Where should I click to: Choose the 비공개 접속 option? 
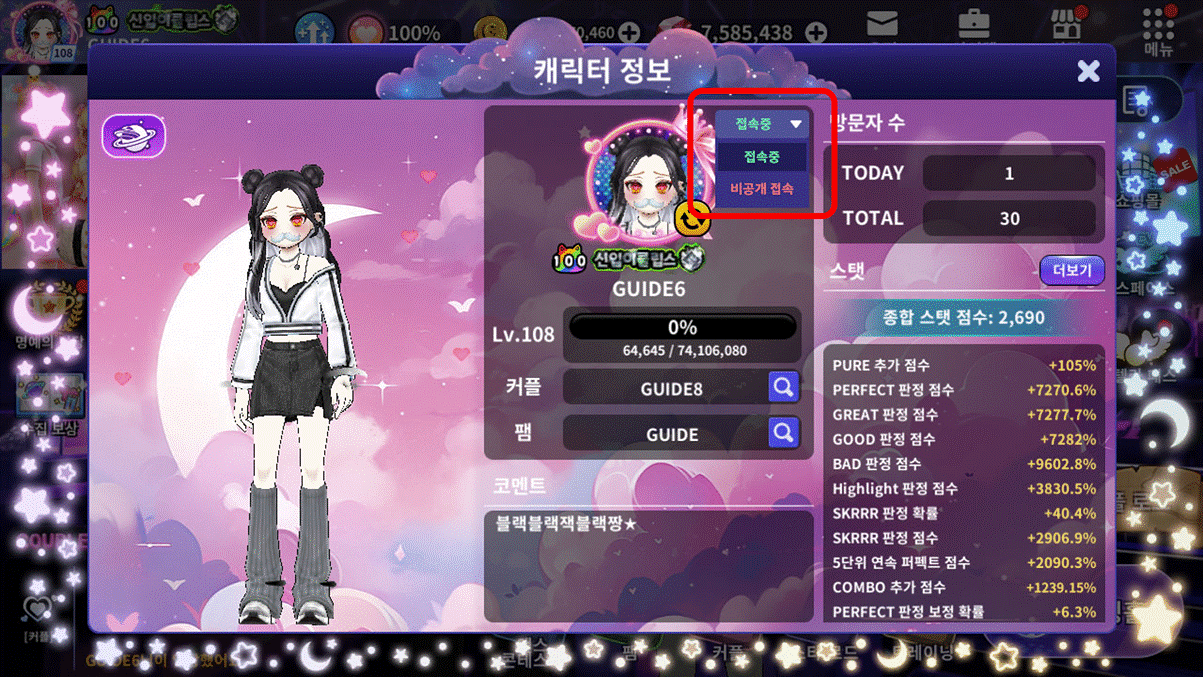(x=762, y=188)
